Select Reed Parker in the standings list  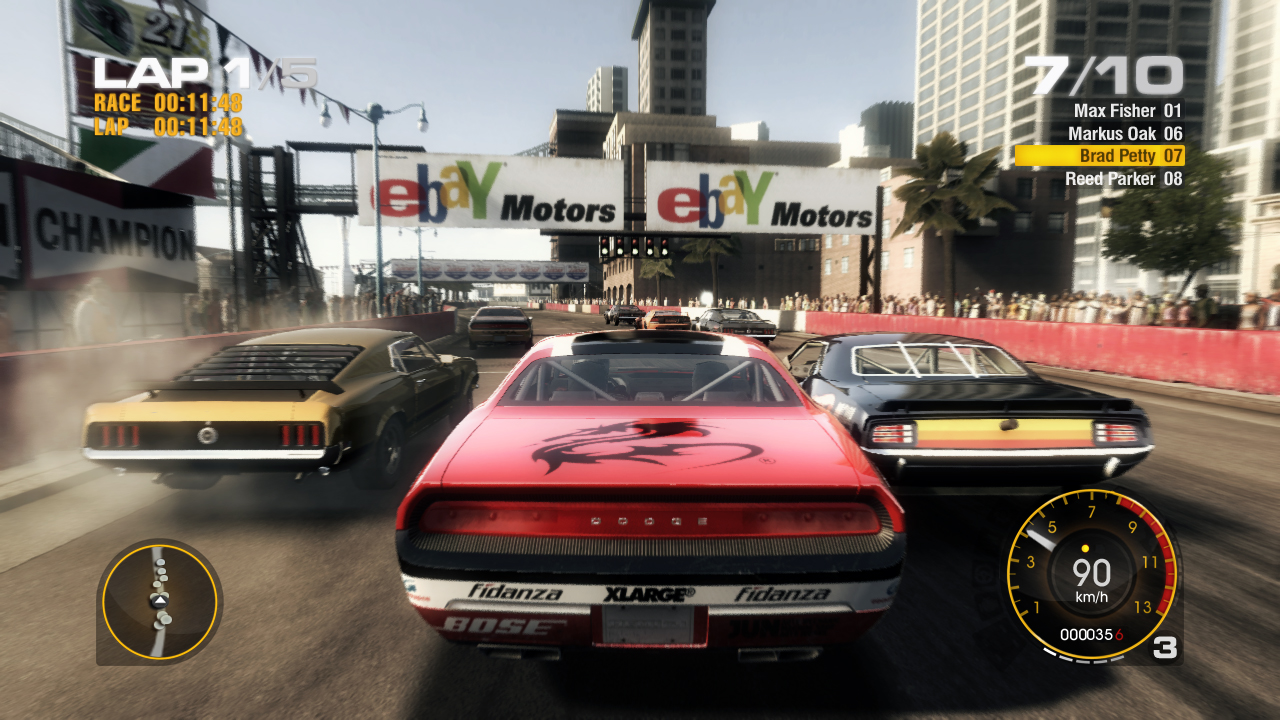[x=1123, y=179]
